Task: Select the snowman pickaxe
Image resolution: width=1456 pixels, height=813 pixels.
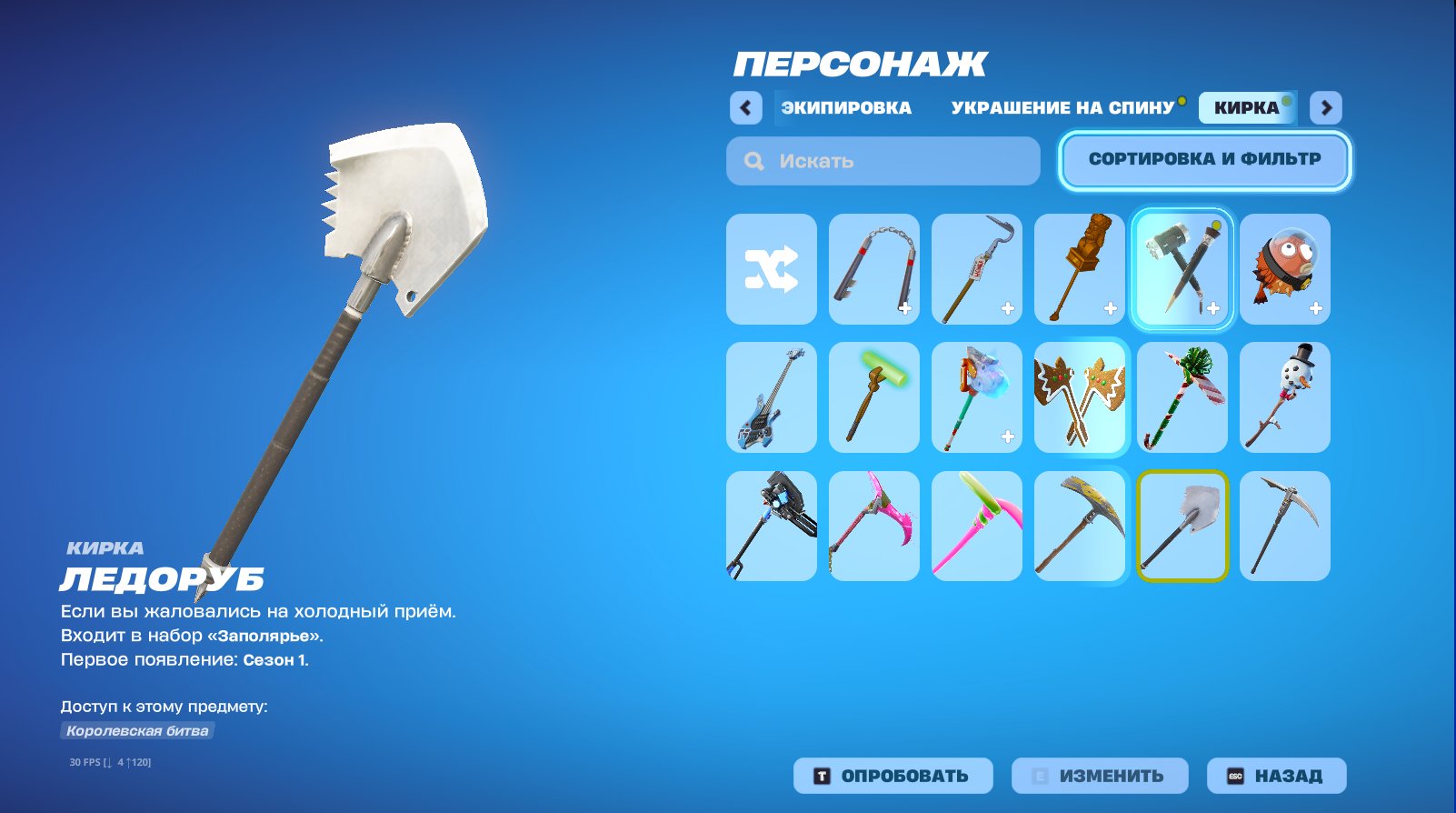Action: pyautogui.click(x=1285, y=397)
